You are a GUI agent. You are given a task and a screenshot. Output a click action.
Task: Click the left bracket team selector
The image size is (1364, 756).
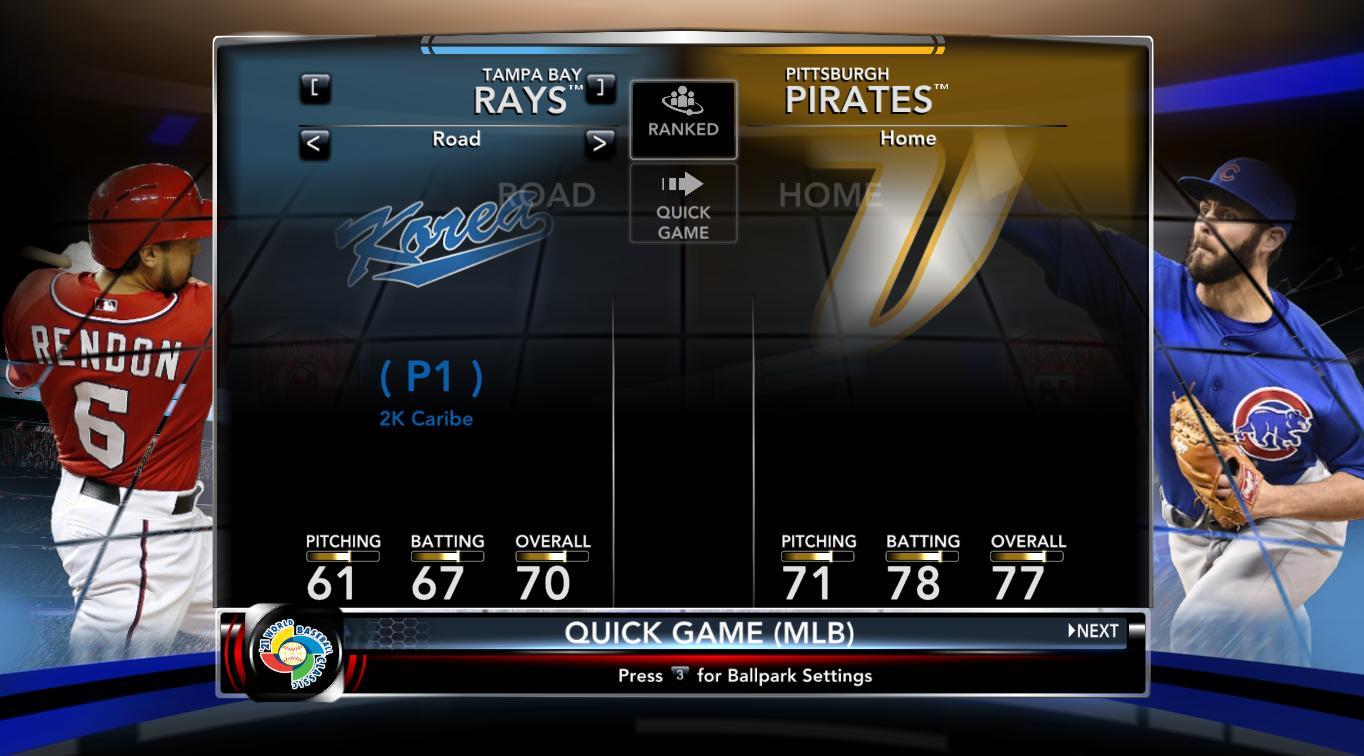coord(315,88)
